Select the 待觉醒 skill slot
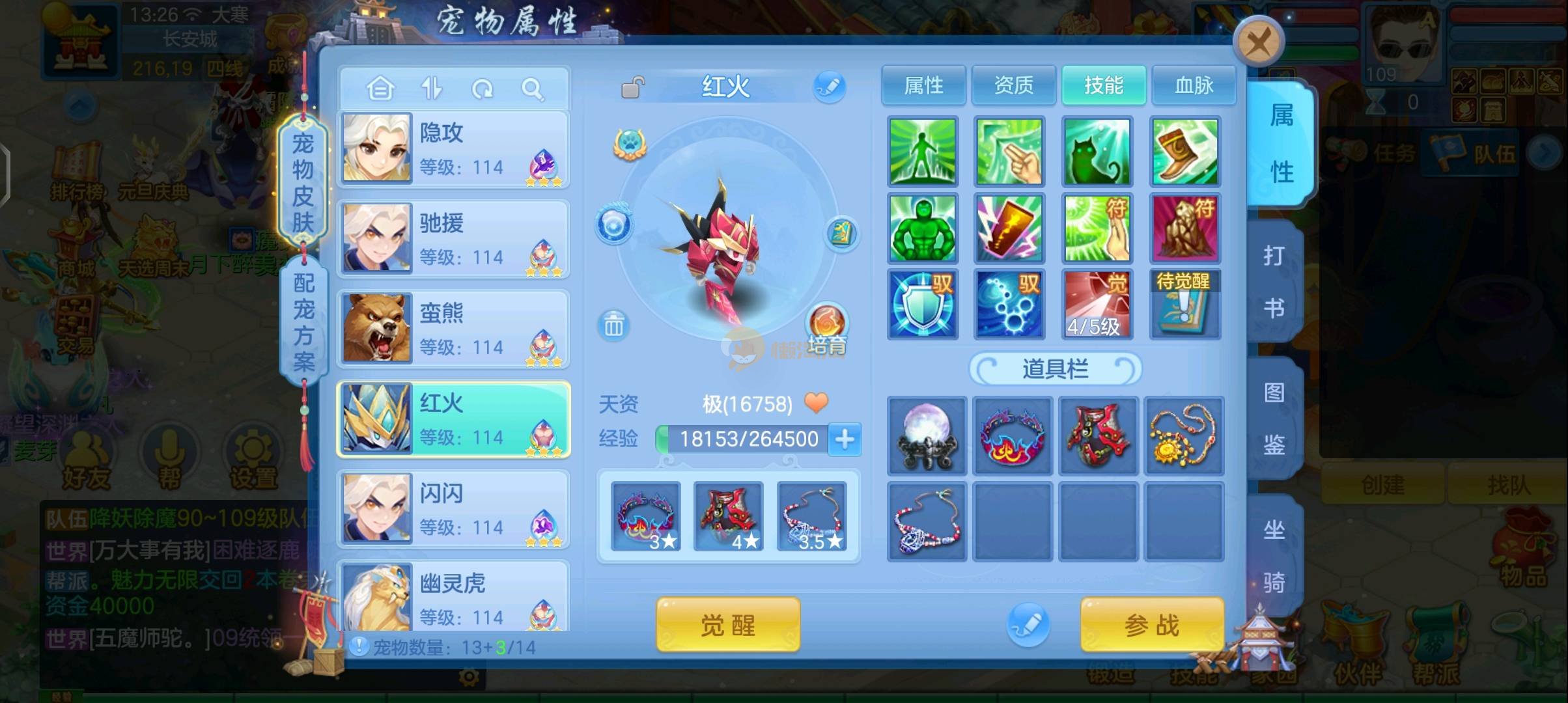 point(1184,304)
